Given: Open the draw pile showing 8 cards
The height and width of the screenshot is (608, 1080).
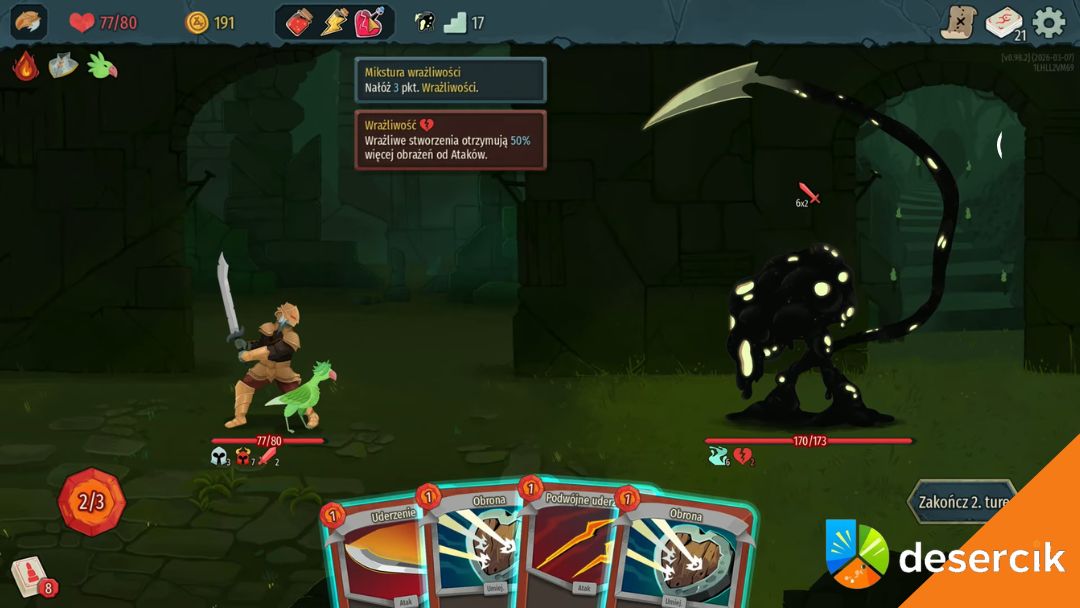Looking at the screenshot, I should (x=31, y=576).
